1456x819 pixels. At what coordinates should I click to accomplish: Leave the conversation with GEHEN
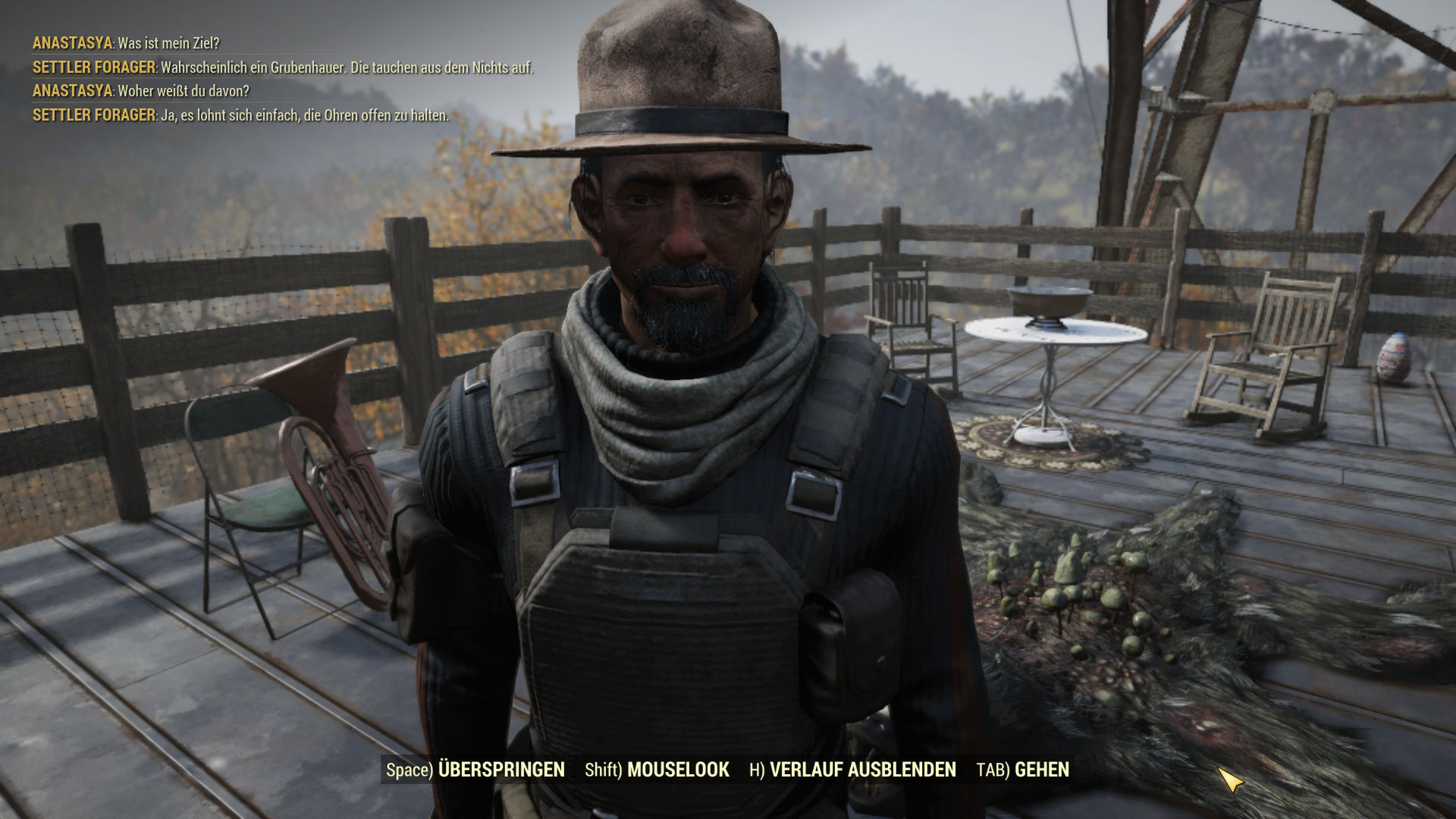1022,770
